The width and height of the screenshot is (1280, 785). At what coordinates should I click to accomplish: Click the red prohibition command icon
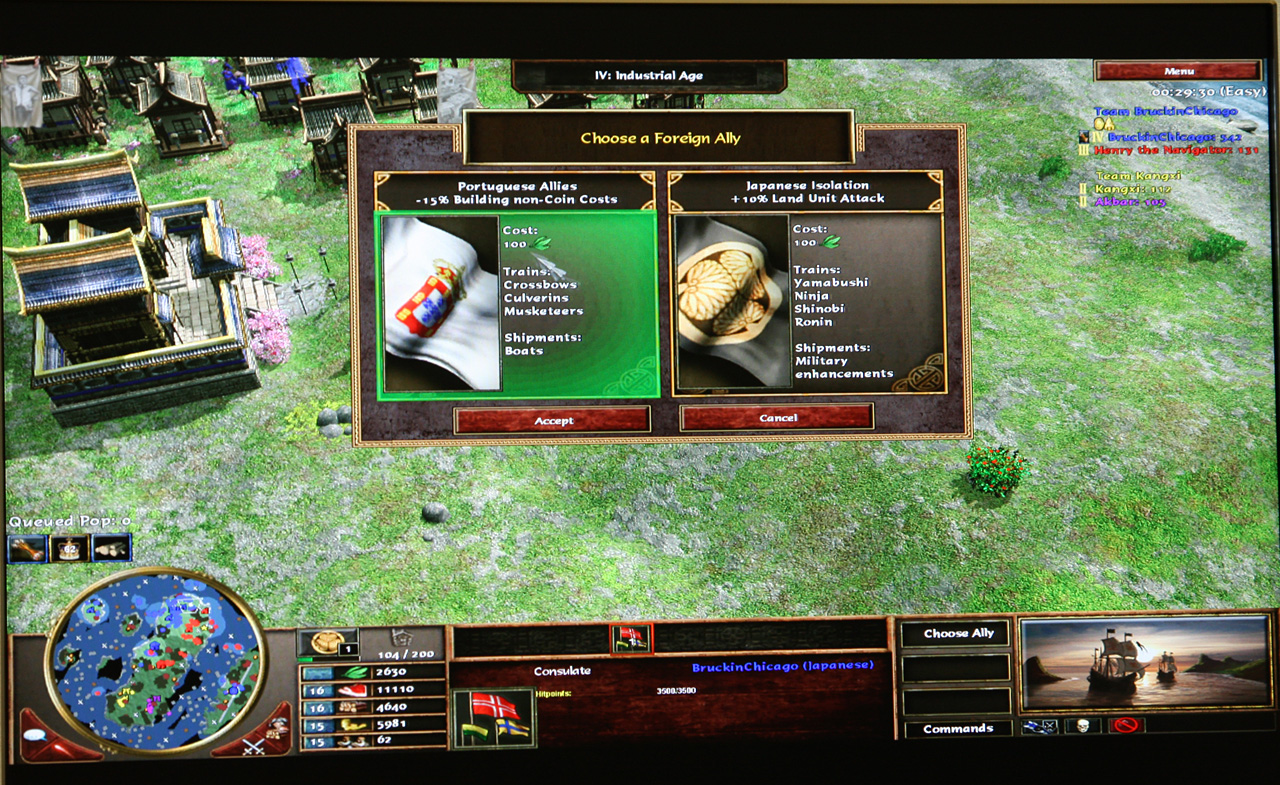coord(1126,727)
